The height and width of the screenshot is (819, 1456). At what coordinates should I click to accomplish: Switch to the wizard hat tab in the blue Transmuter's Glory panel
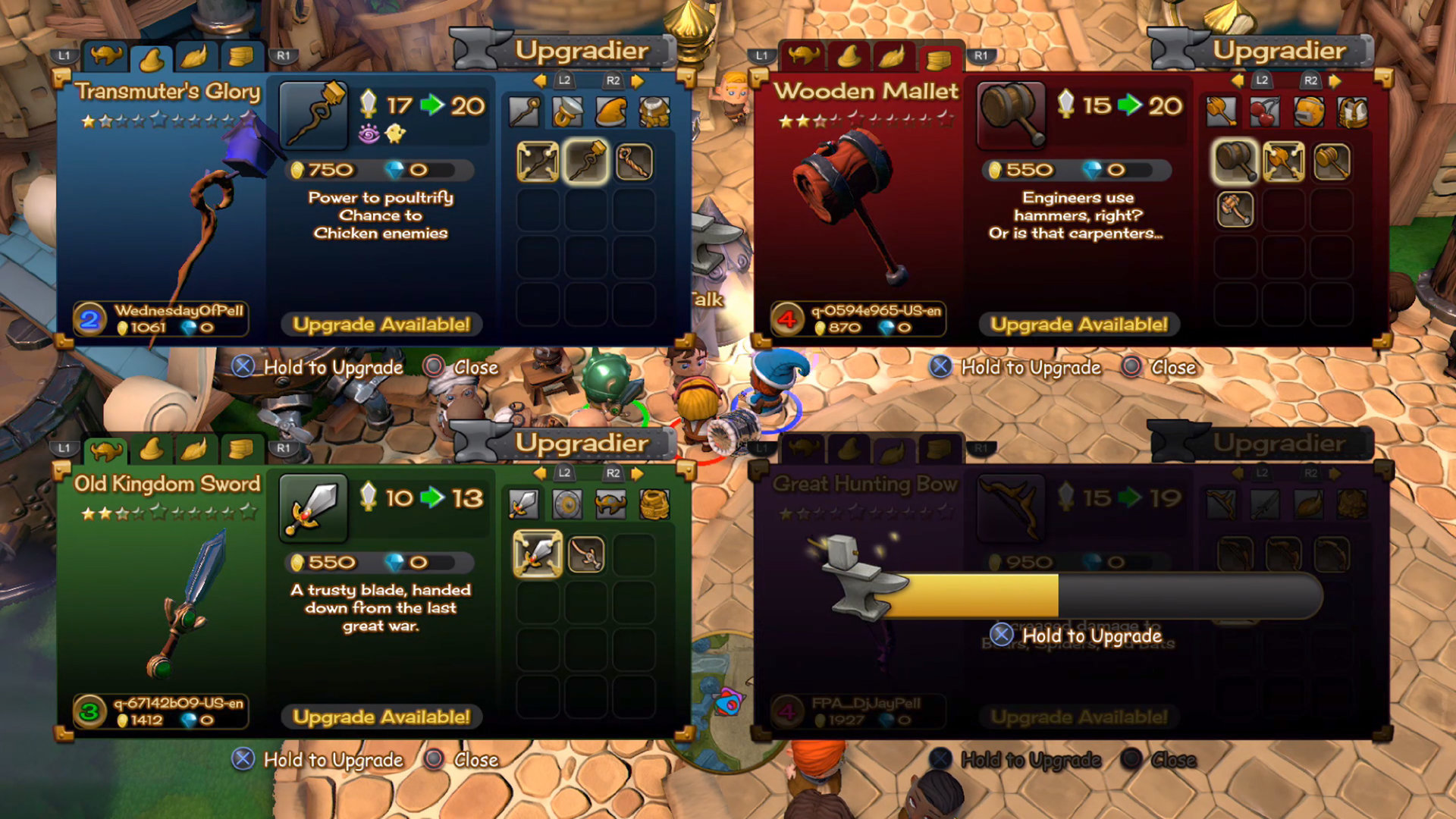[152, 58]
